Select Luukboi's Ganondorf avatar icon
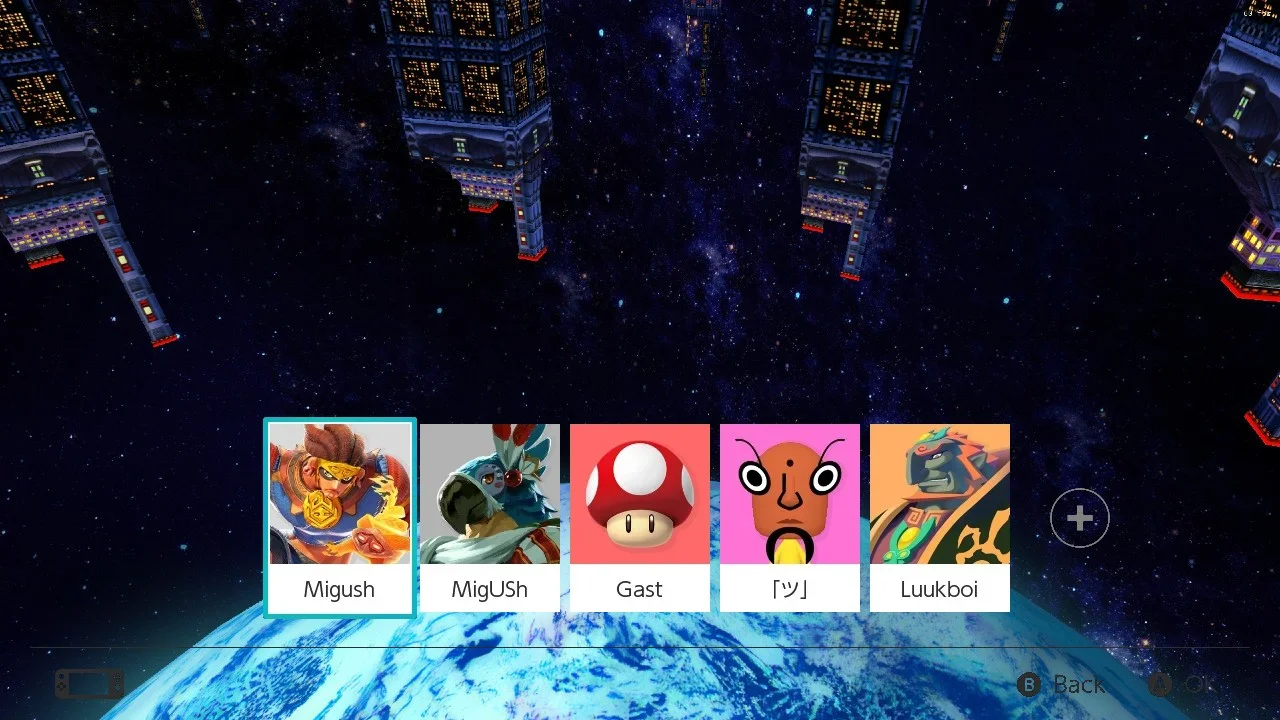The image size is (1280, 720). (939, 495)
